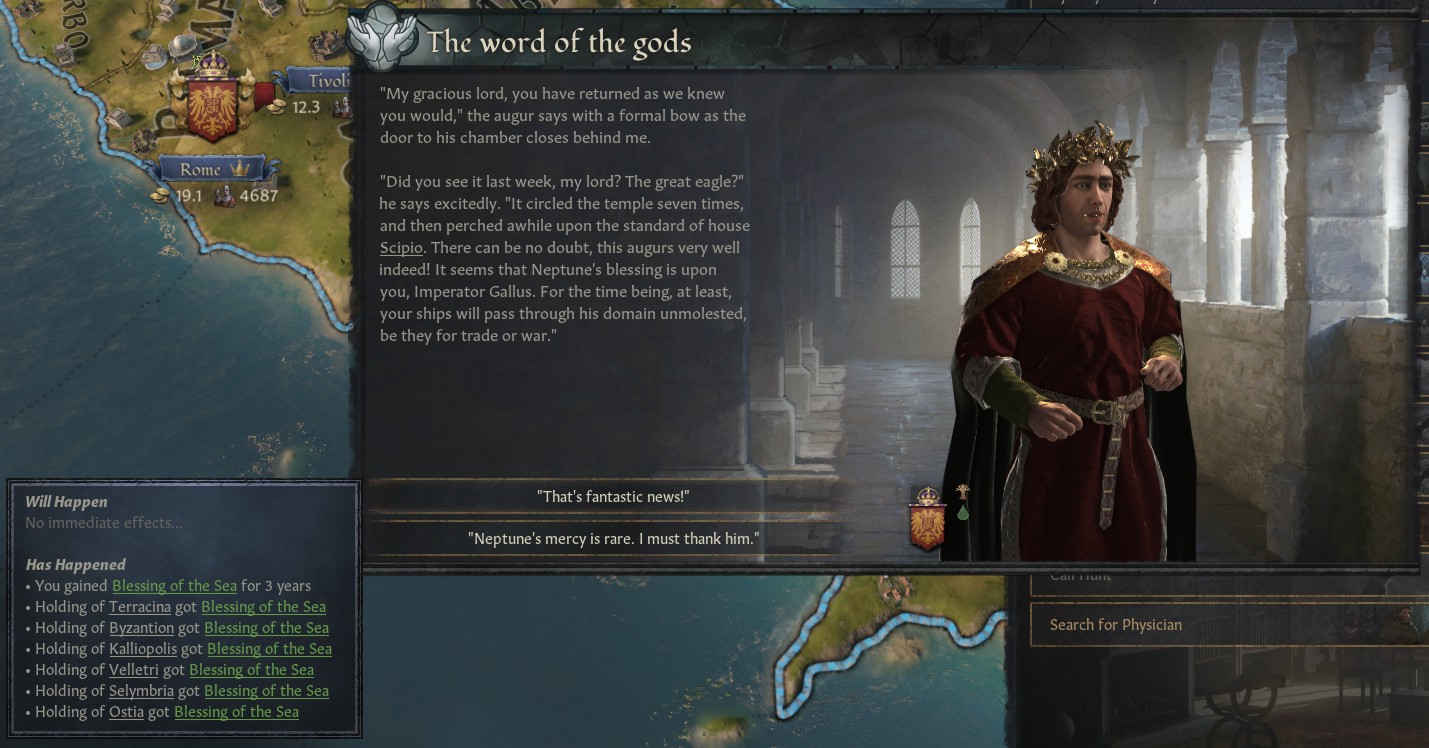Open the Byzantion holding link
This screenshot has height=748, width=1429.
point(141,628)
